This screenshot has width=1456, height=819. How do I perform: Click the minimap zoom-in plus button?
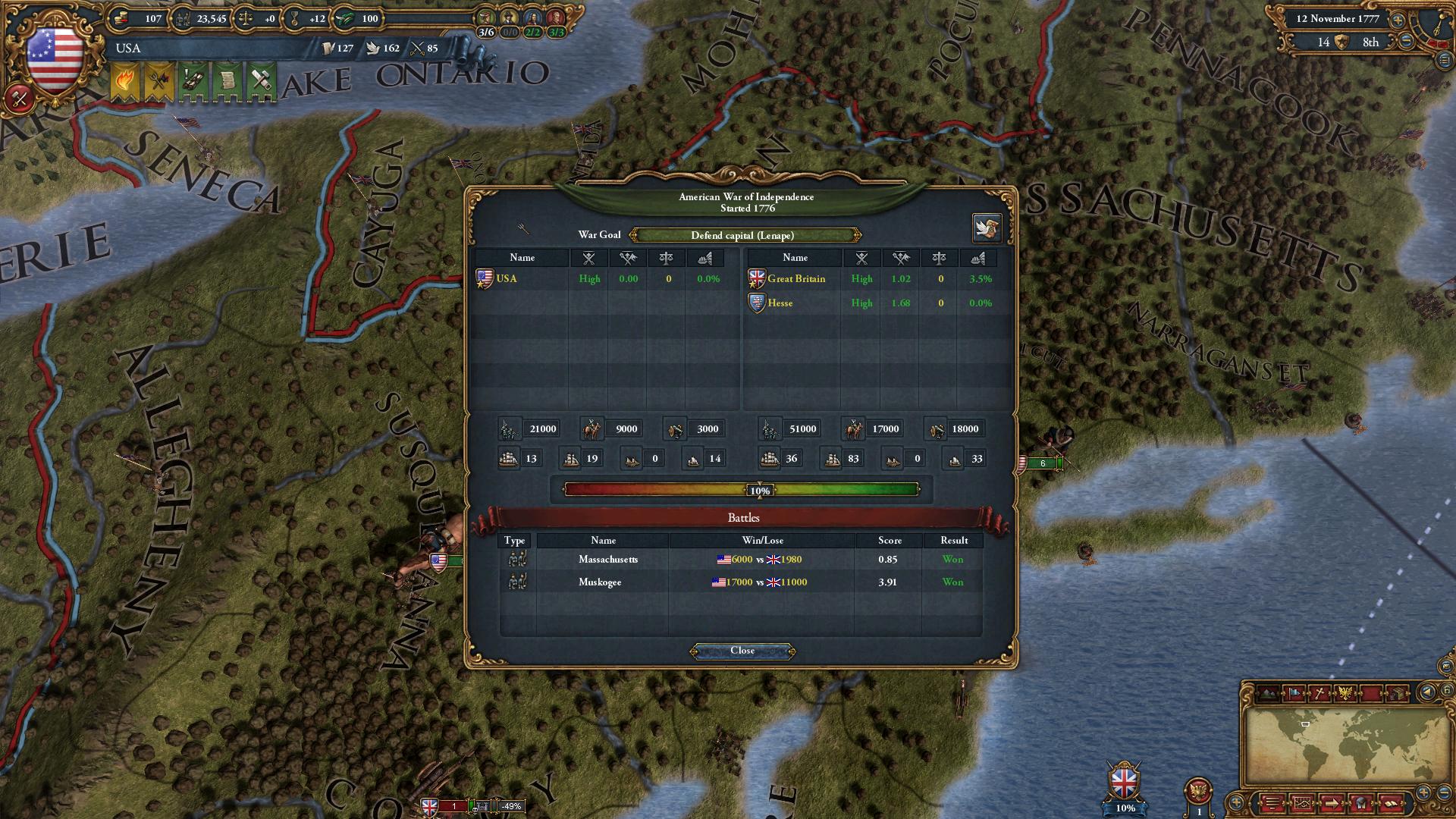(x=1424, y=794)
